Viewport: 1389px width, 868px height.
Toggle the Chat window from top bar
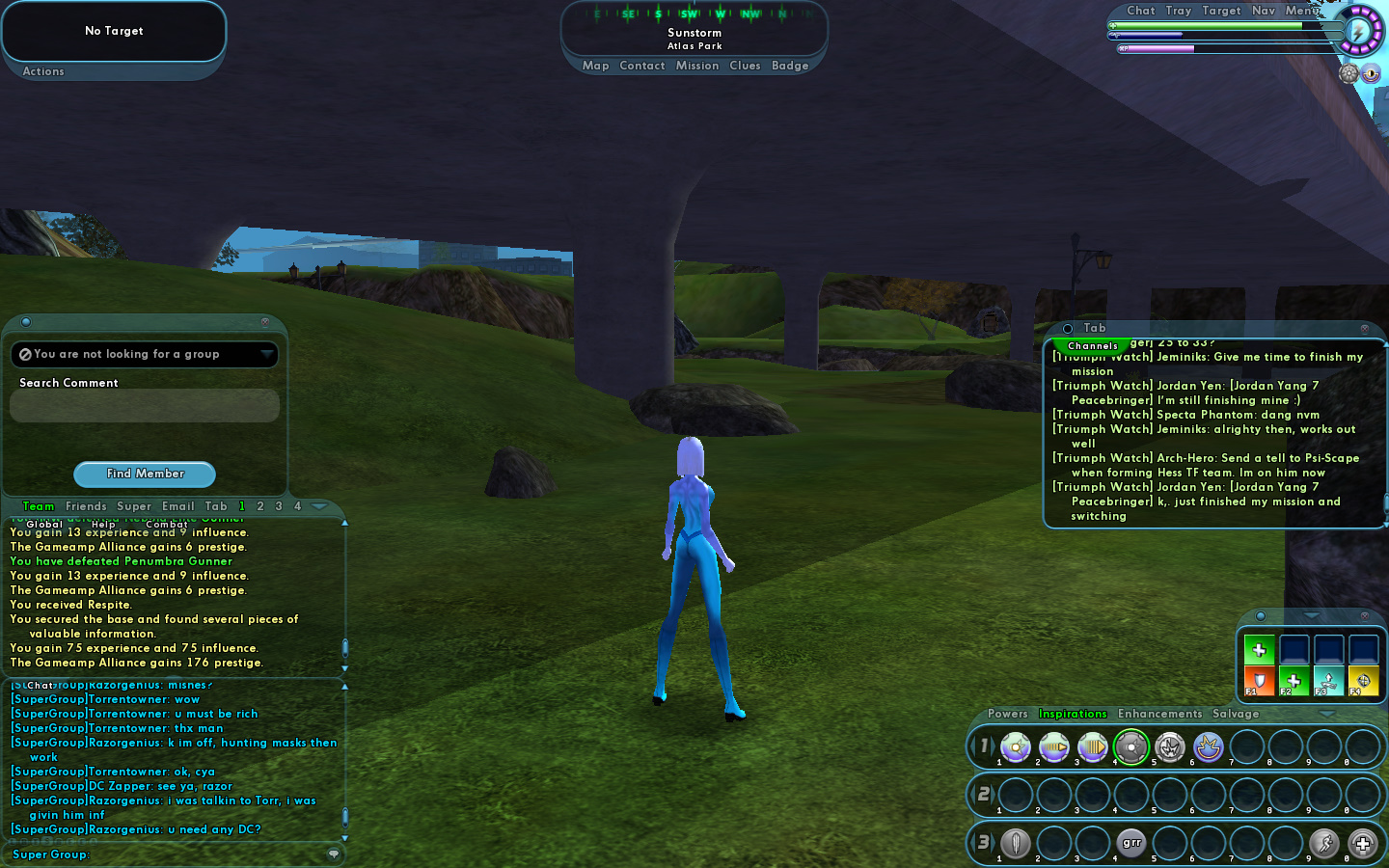pyautogui.click(x=1140, y=11)
